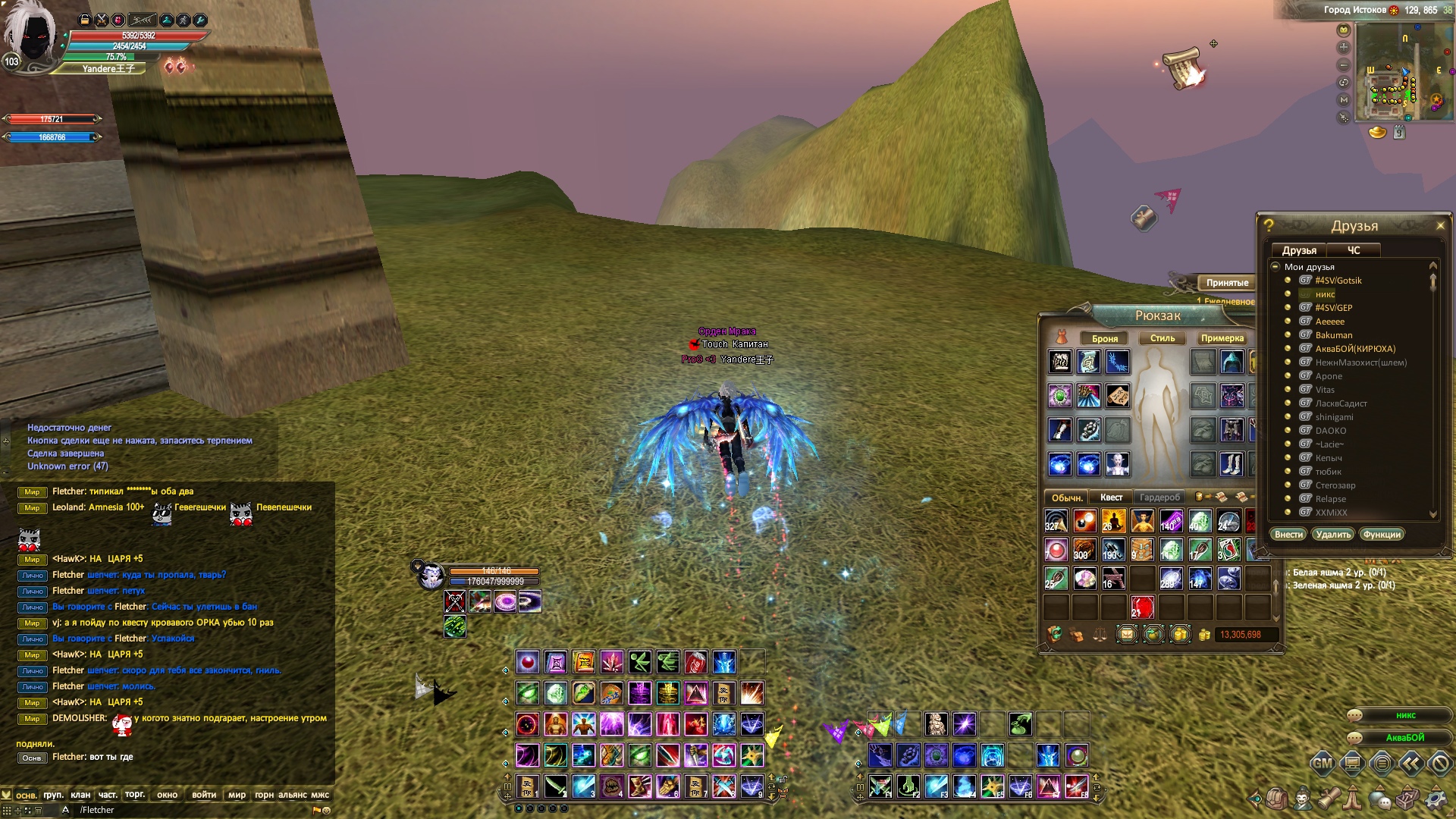Click the Внести add friend button
The image size is (1456, 819).
tap(1288, 535)
